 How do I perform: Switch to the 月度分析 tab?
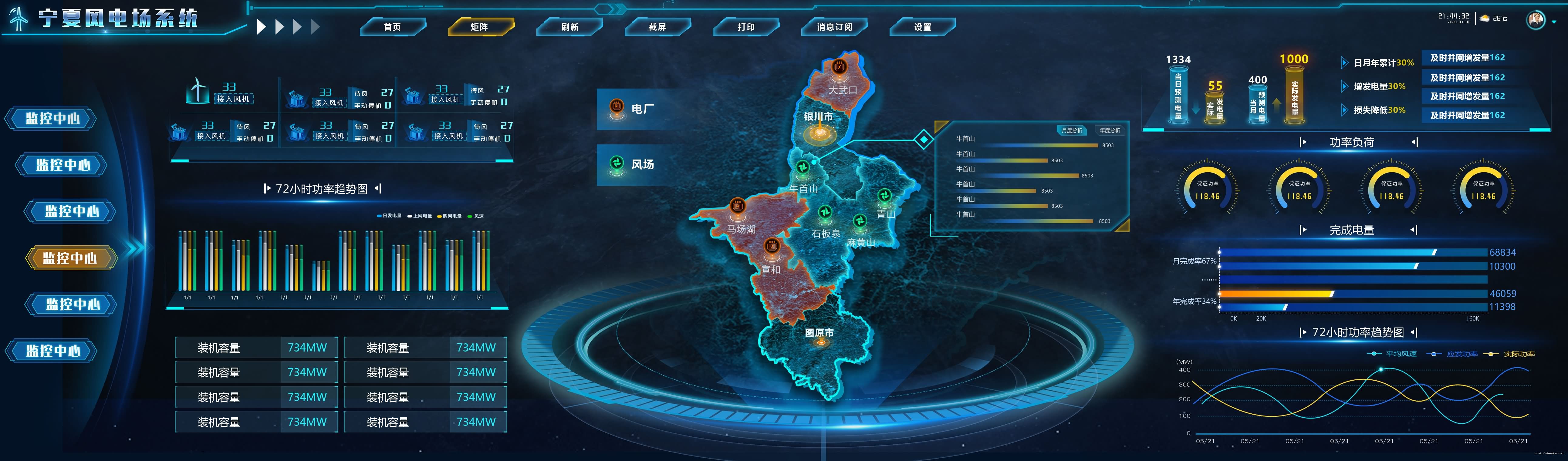pos(1072,130)
